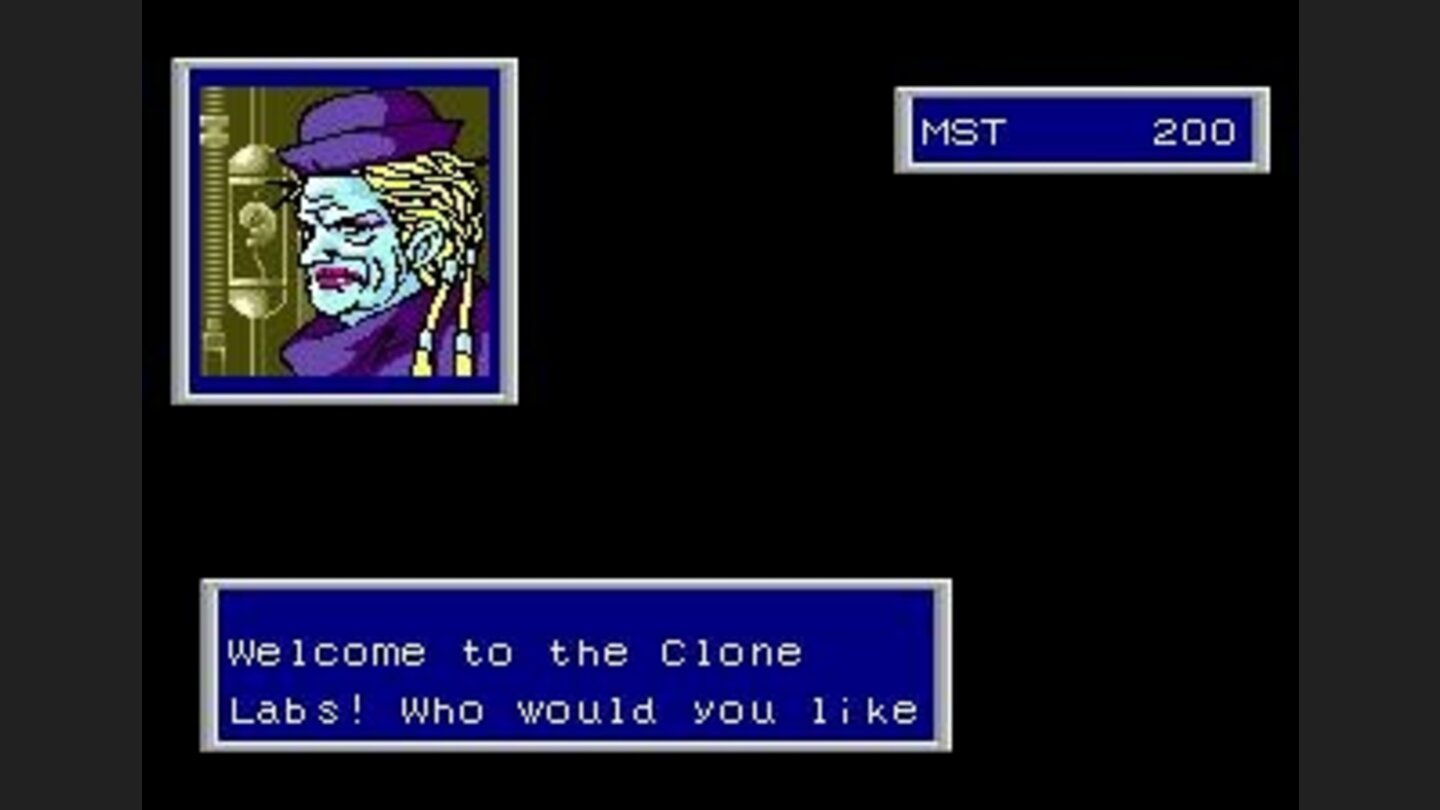The height and width of the screenshot is (810, 1440).
Task: Click the dialogue text box
Action: point(575,665)
